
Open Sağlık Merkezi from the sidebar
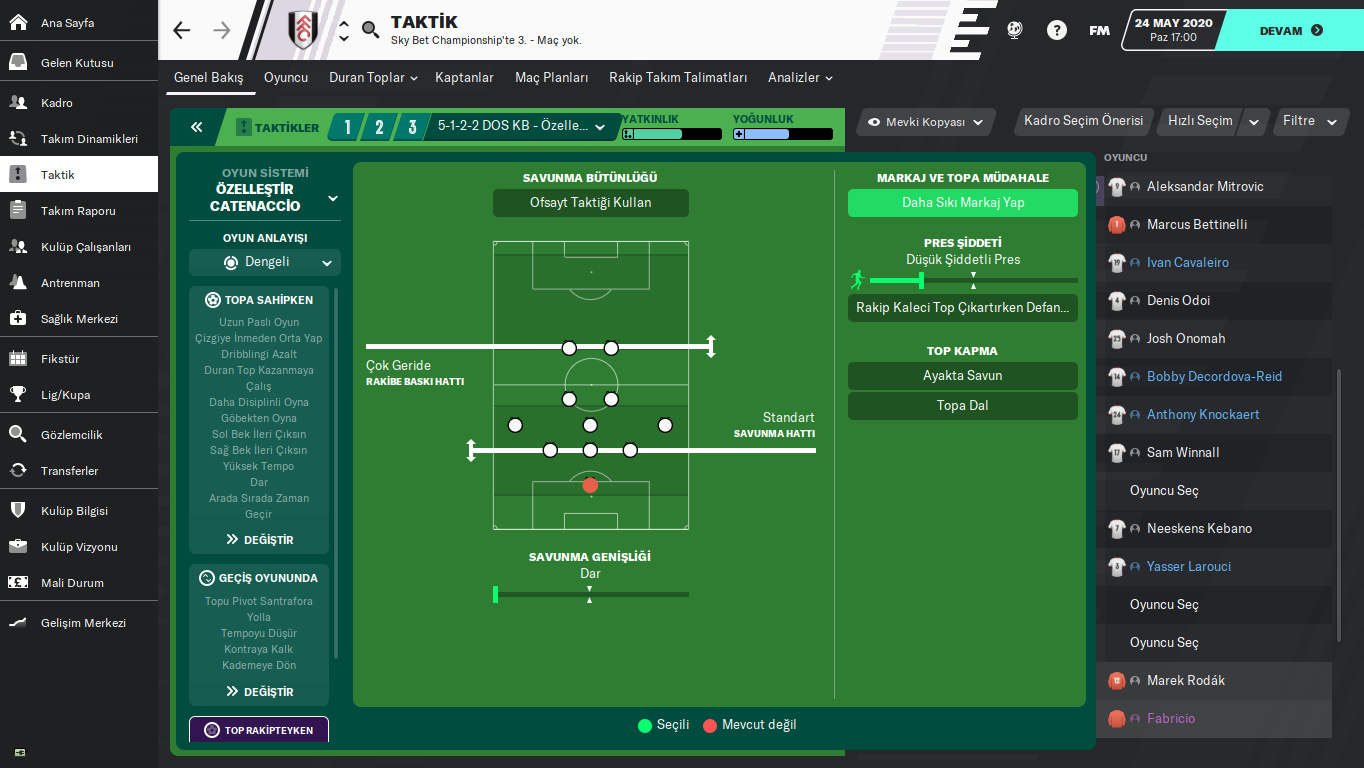click(79, 319)
